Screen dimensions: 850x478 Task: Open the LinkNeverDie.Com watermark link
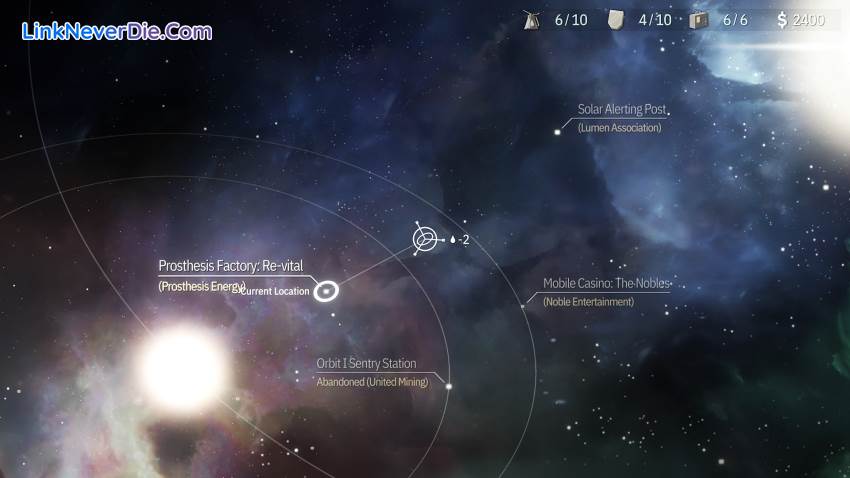click(117, 31)
